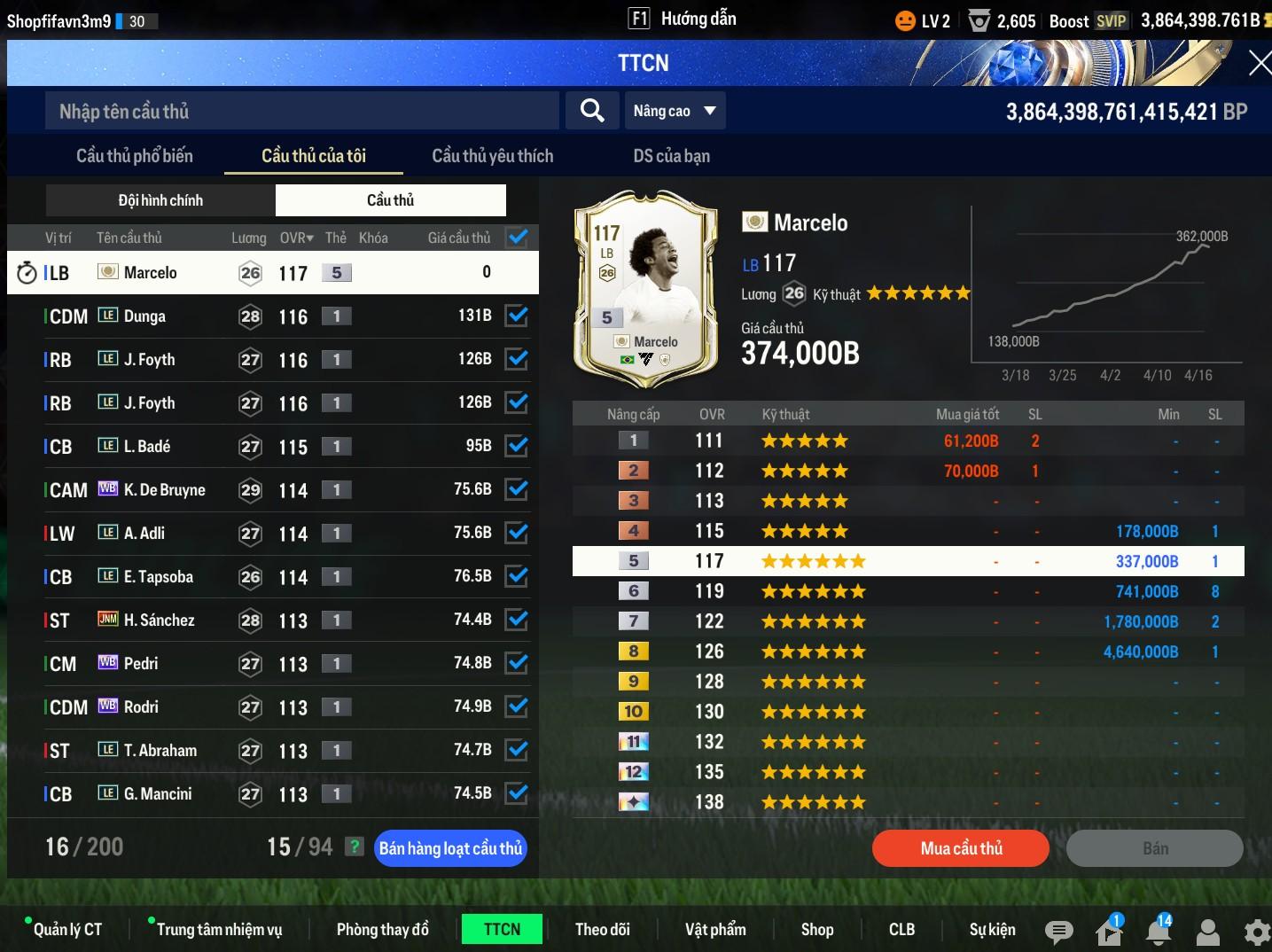Open the Phòng thay đồ menu
This screenshot has width=1272, height=952.
tap(382, 929)
